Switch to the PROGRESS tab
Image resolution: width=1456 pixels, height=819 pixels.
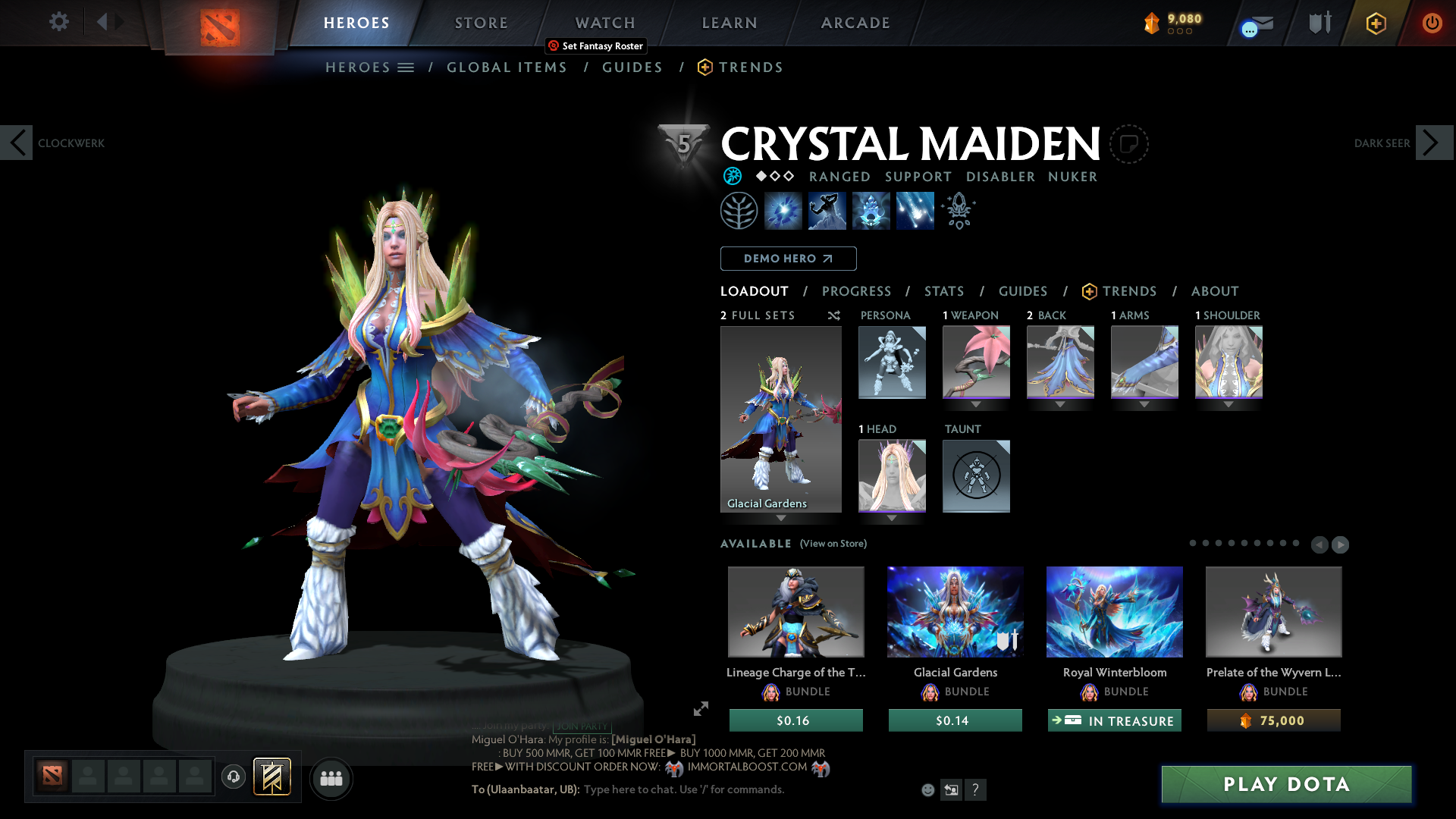pyautogui.click(x=857, y=291)
